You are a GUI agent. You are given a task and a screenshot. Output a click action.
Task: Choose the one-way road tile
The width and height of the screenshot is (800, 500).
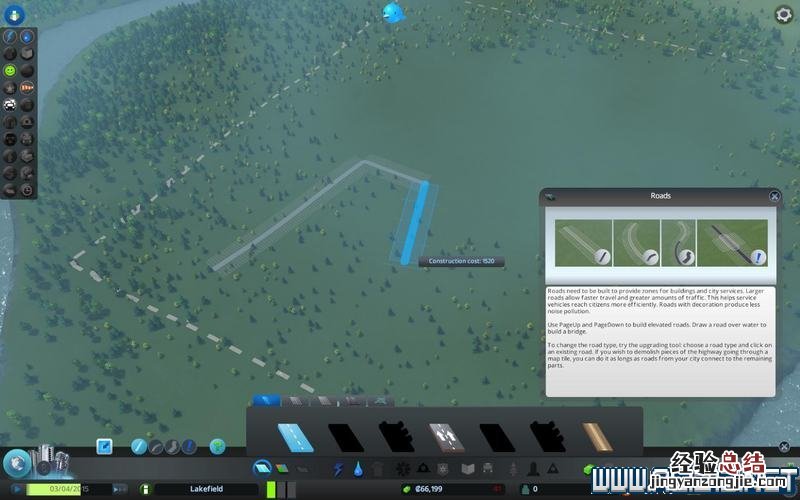tap(445, 437)
